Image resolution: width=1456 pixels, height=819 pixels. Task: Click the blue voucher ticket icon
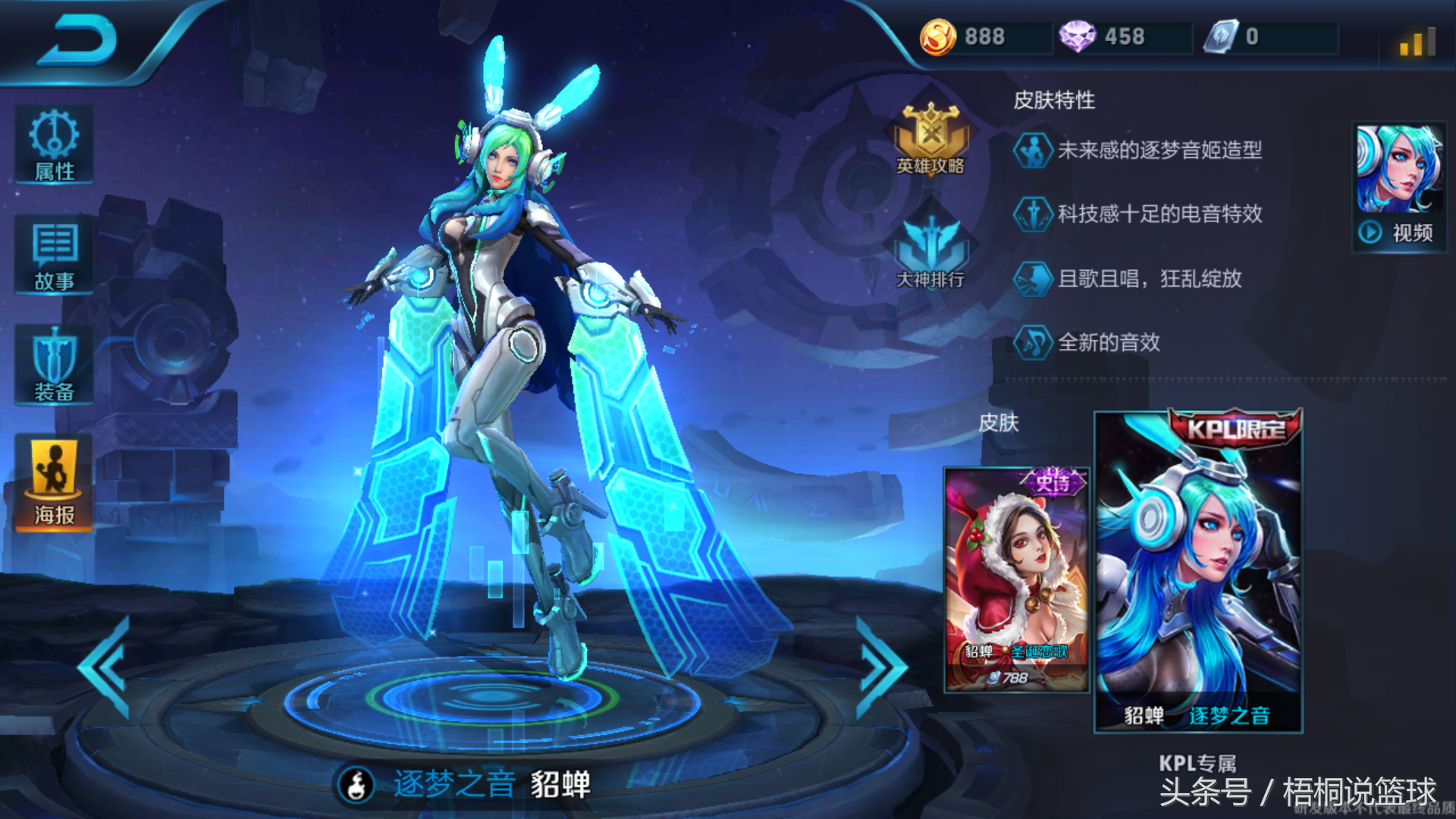[x=1221, y=36]
